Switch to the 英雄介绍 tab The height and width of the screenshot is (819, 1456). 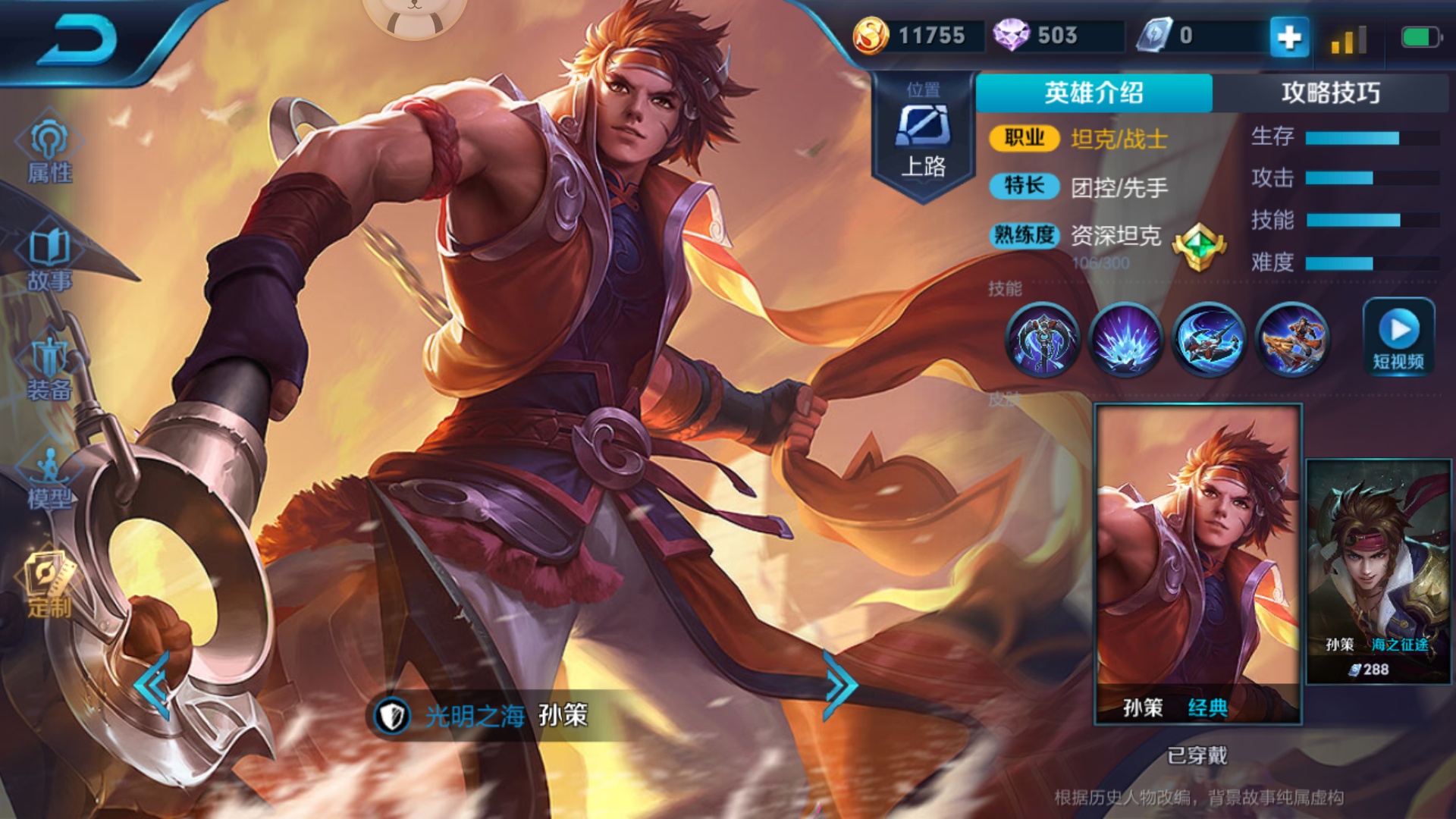tap(1094, 91)
